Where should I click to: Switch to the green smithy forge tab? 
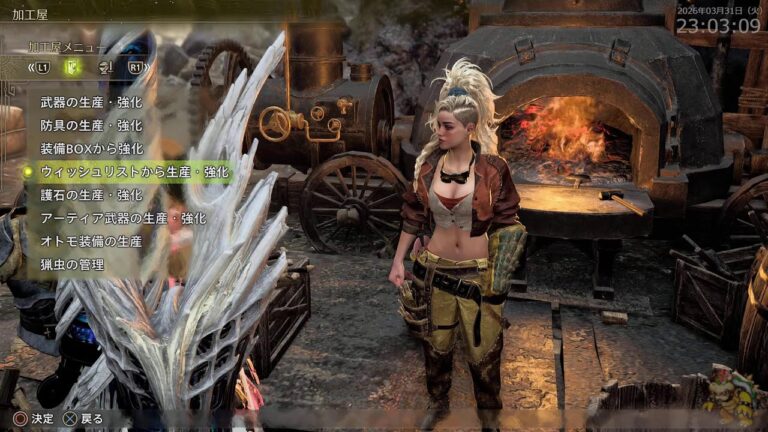click(72, 67)
